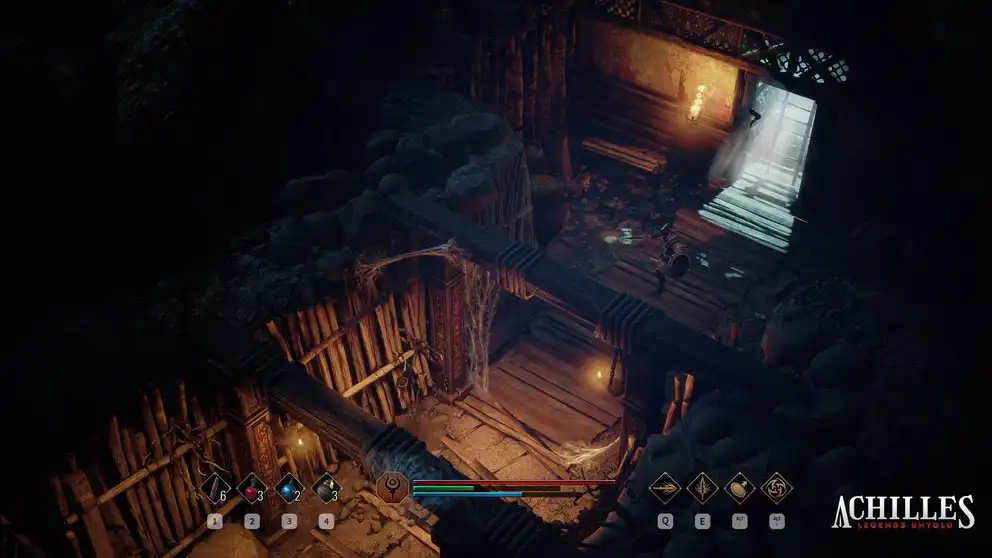Select the grey bomb item slot
Viewport: 992px width, 558px height.
point(326,488)
